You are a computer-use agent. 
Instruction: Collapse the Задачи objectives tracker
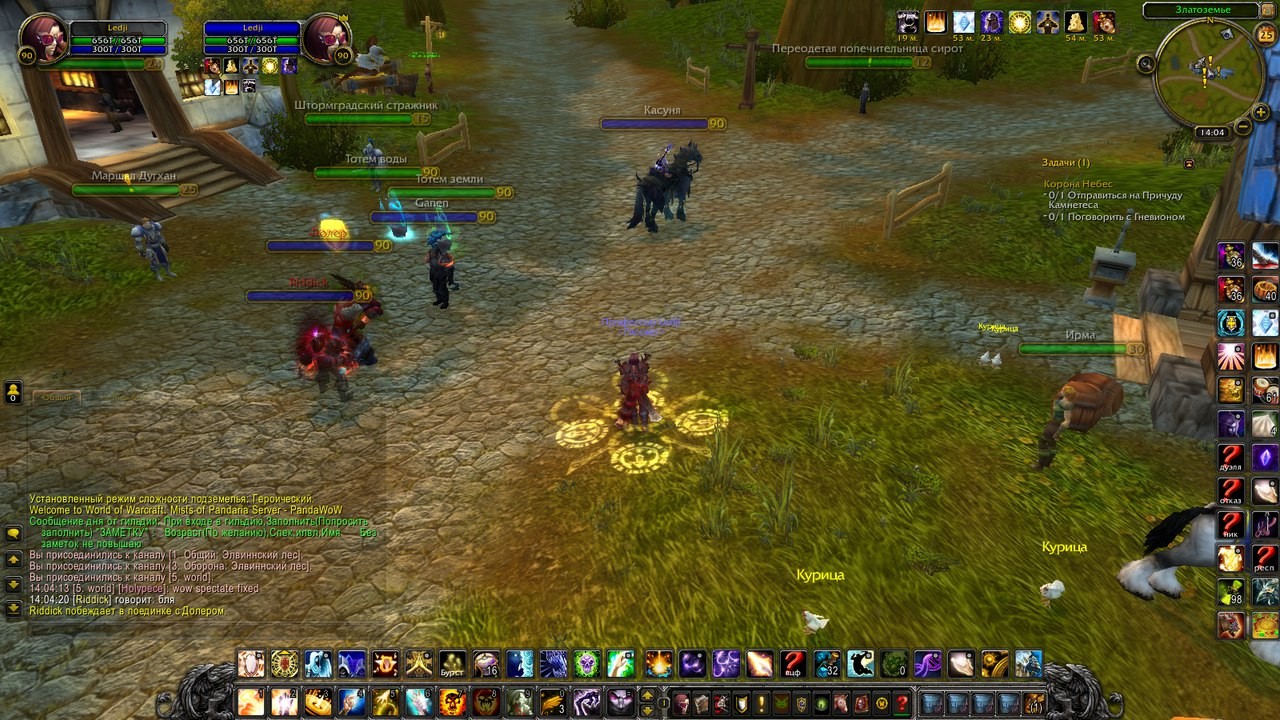click(1189, 163)
